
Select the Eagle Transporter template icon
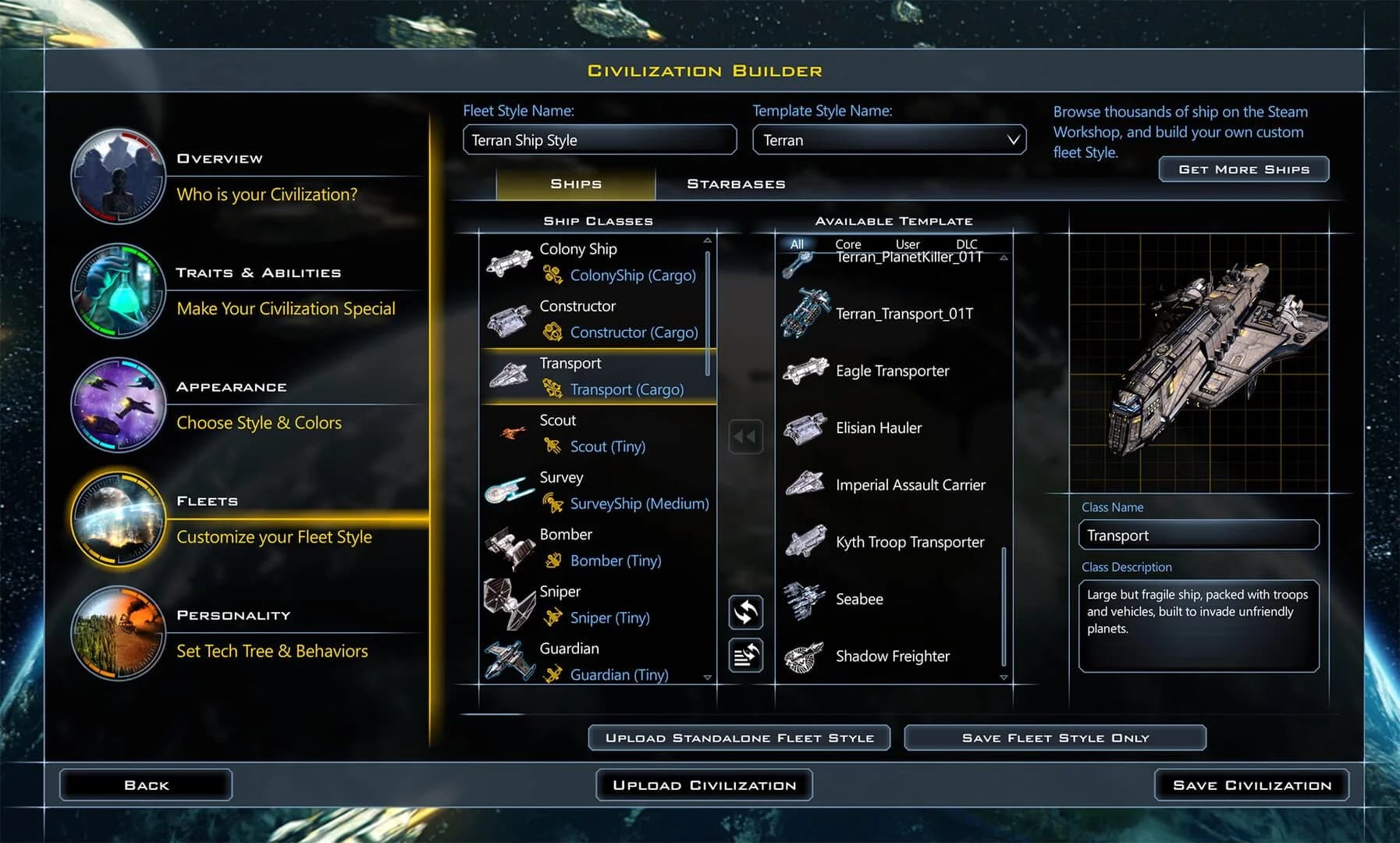click(805, 370)
